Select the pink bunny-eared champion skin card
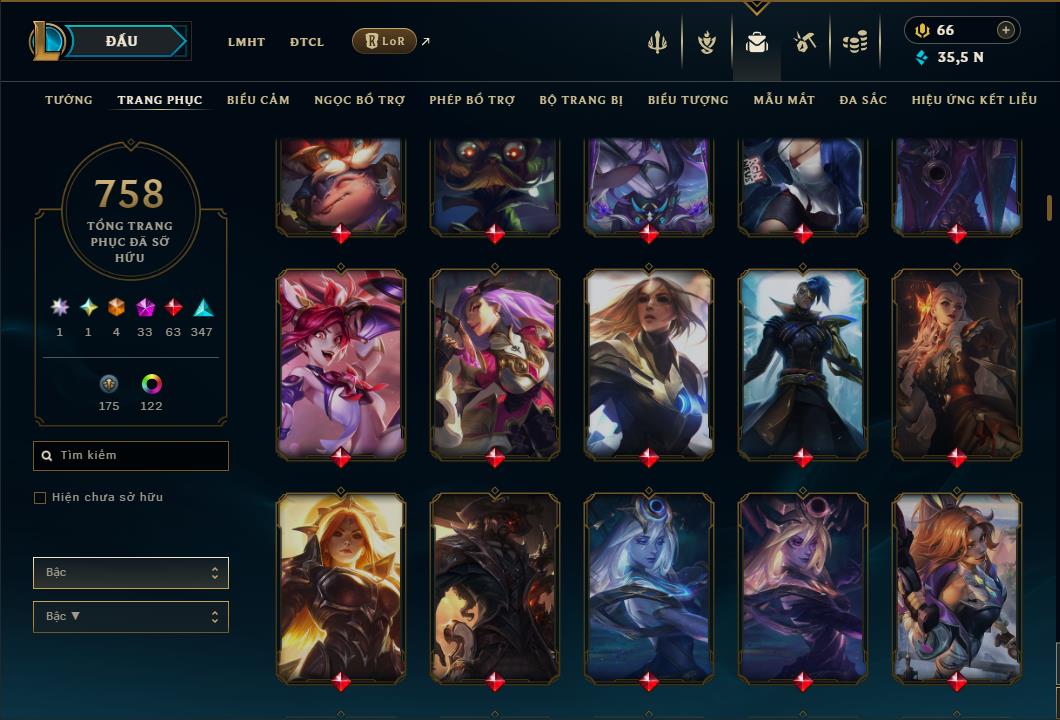The width and height of the screenshot is (1060, 720). point(341,364)
